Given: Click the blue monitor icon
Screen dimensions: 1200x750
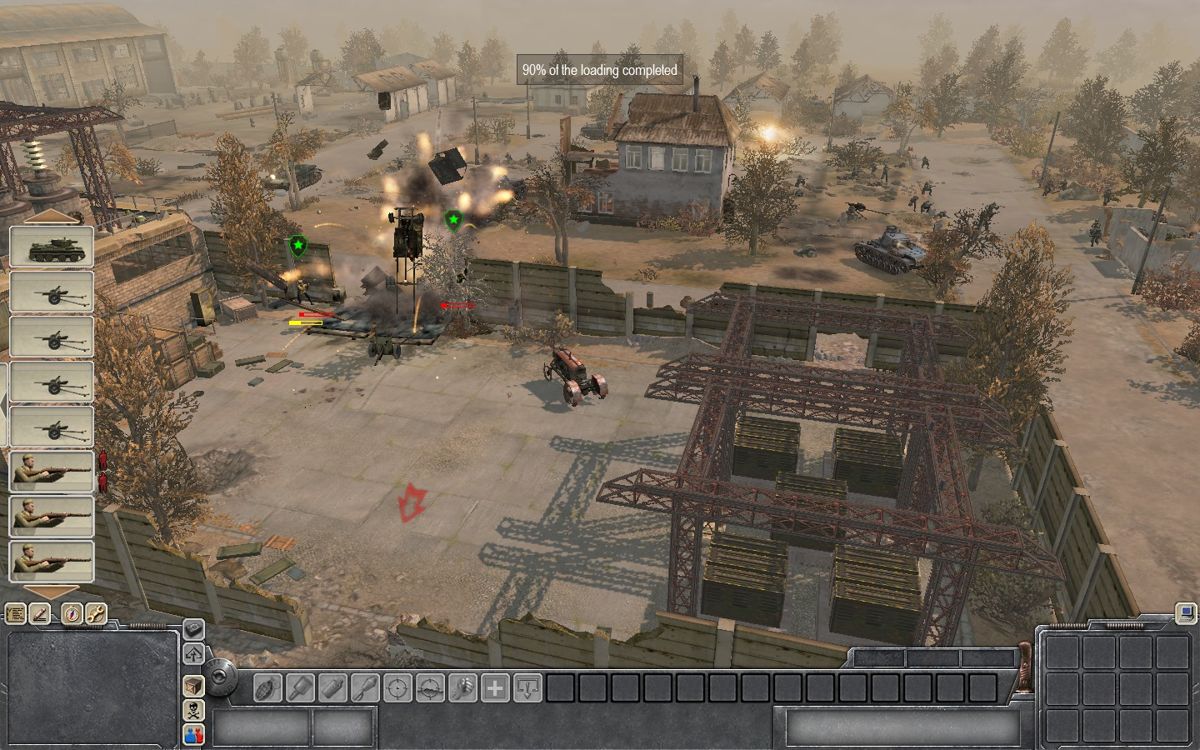Looking at the screenshot, I should click(x=1186, y=612).
